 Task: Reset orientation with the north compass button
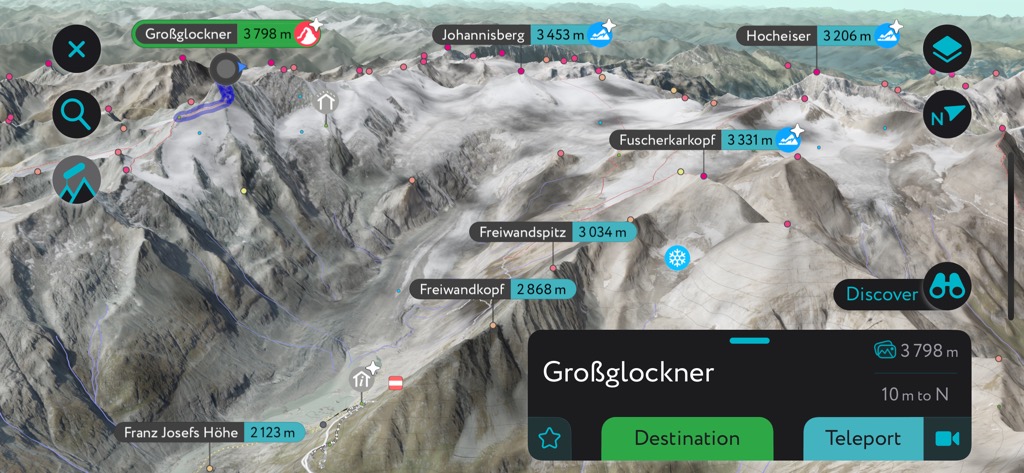(x=946, y=114)
